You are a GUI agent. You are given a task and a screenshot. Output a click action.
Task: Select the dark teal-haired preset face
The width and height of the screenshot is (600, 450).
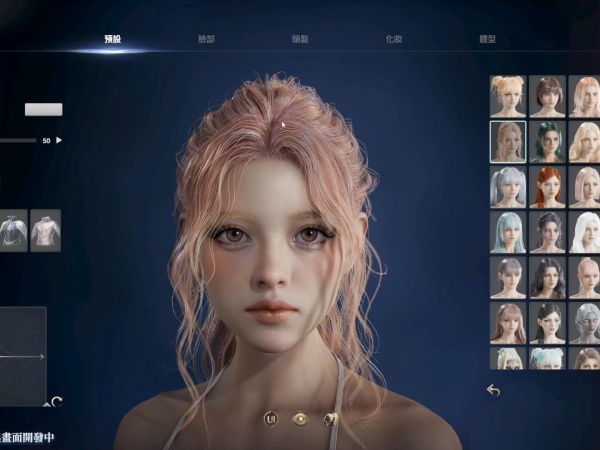(x=547, y=142)
